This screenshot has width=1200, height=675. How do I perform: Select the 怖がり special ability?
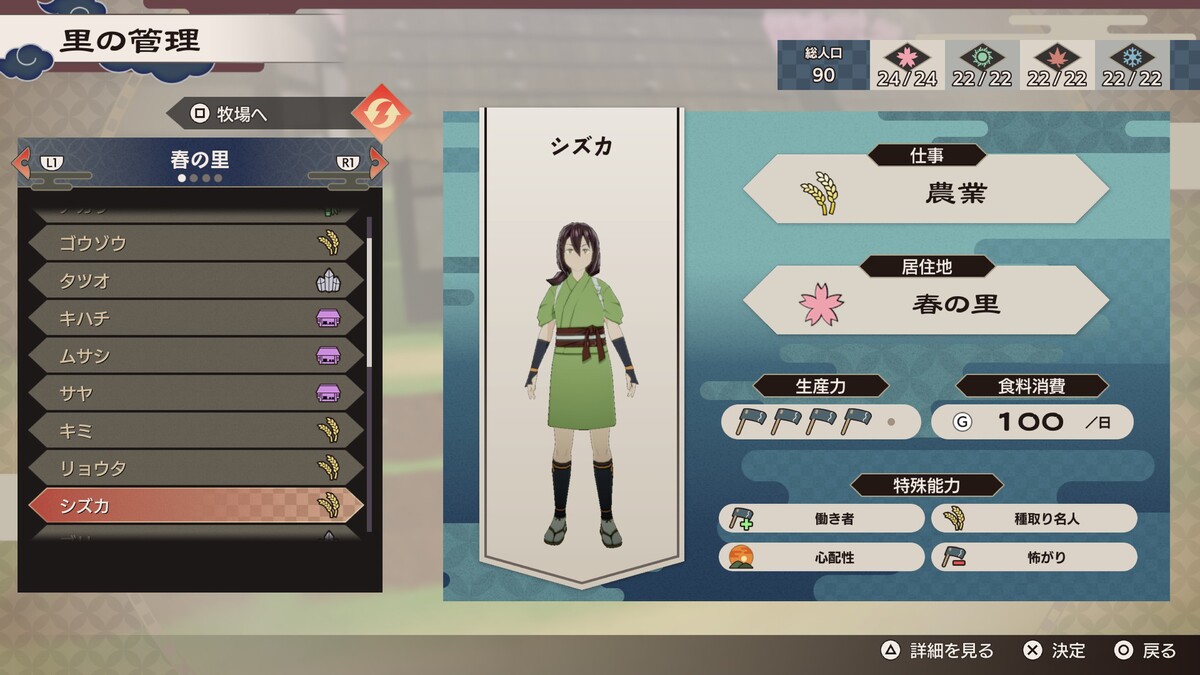tap(1034, 558)
